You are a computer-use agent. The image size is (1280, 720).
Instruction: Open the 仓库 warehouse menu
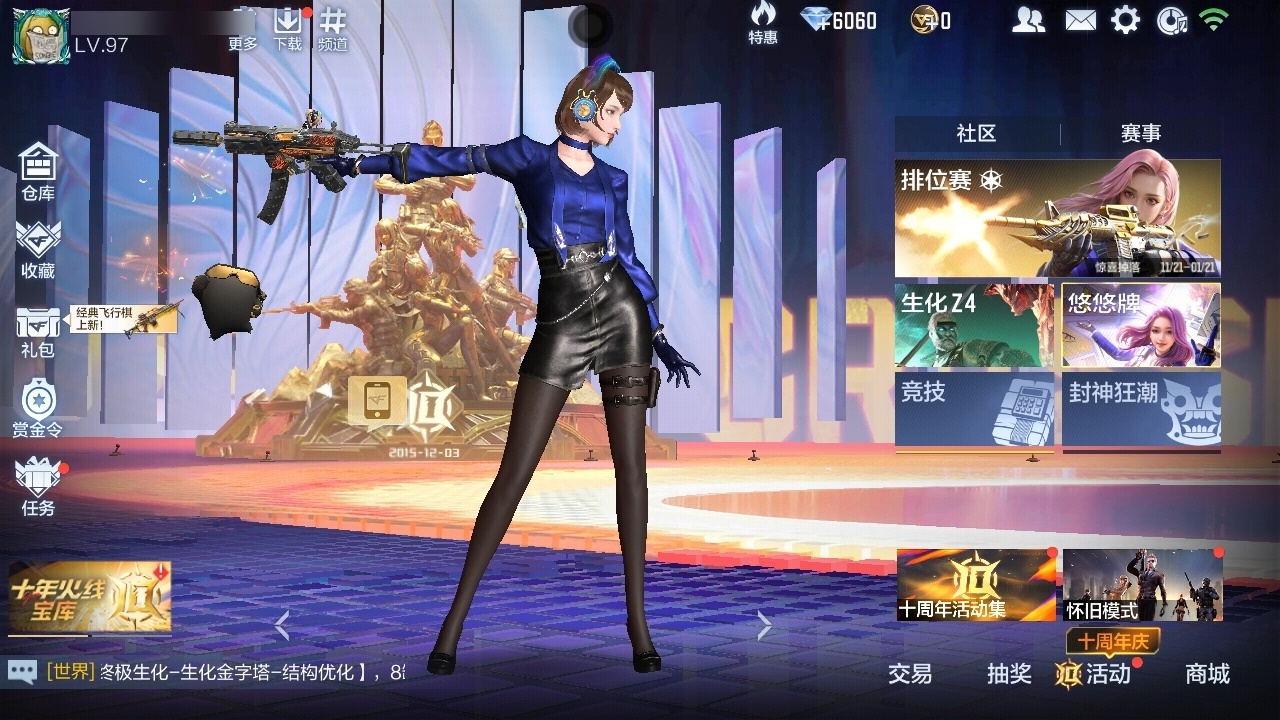point(38,171)
